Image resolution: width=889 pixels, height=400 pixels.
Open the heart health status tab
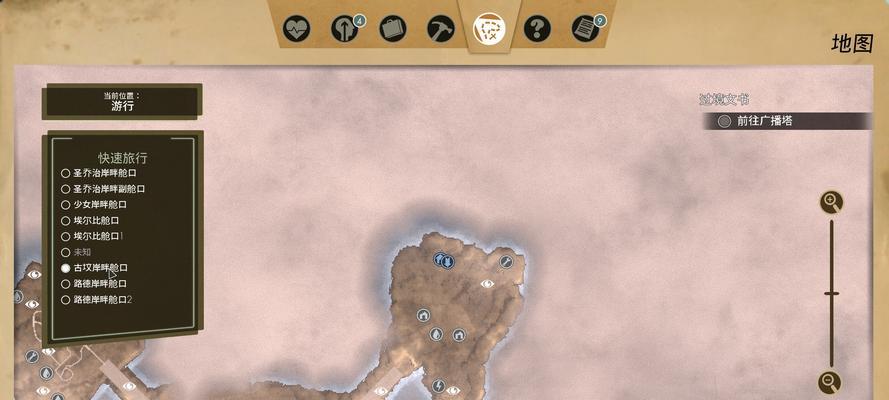pyautogui.click(x=296, y=28)
